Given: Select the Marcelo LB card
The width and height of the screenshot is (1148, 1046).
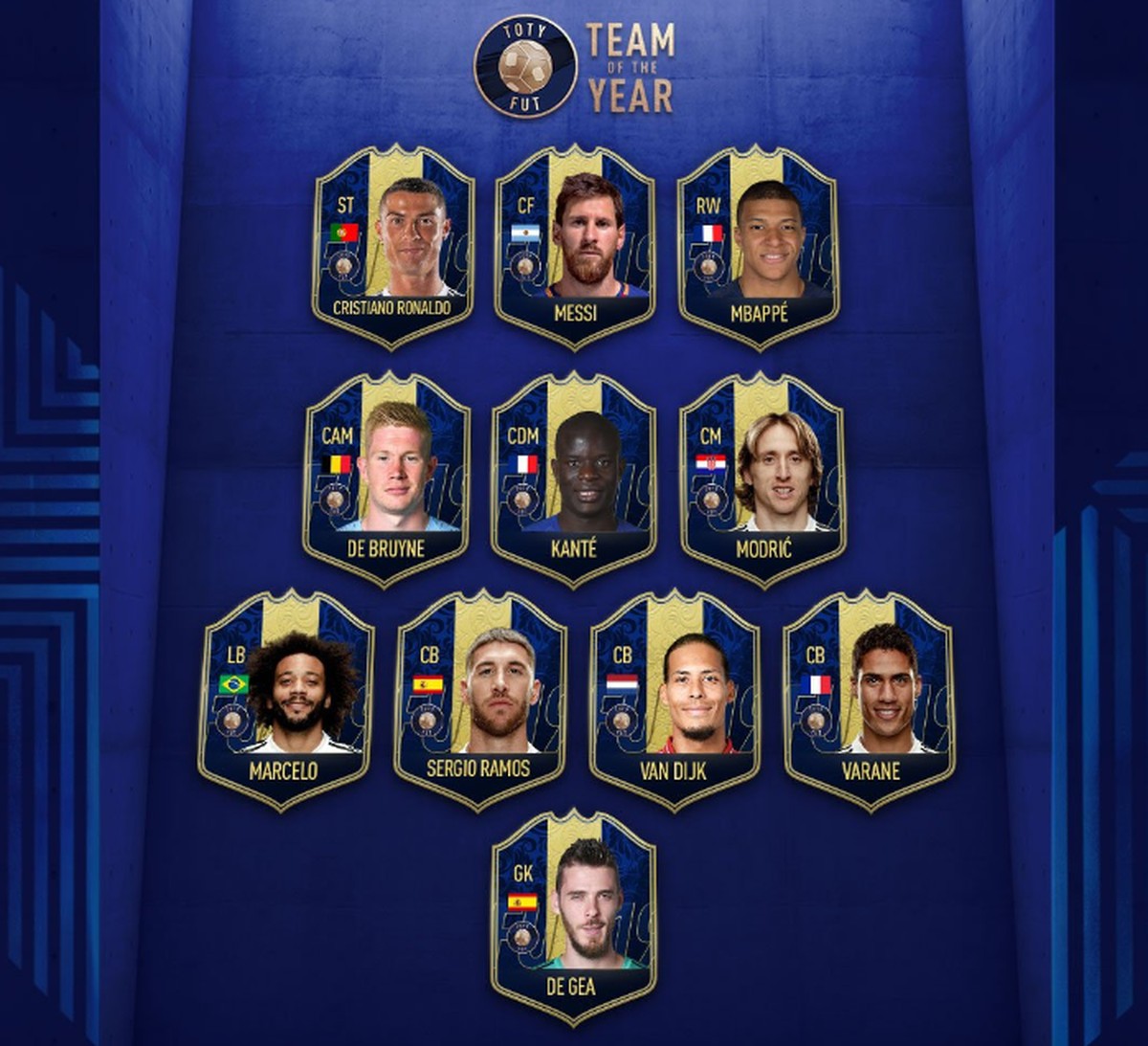Looking at the screenshot, I should (285, 701).
